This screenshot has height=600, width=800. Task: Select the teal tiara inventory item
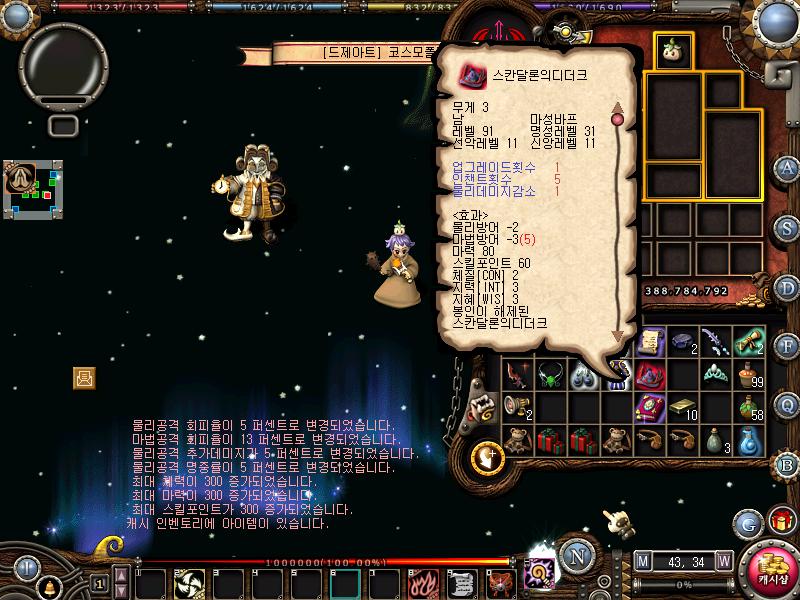click(716, 375)
